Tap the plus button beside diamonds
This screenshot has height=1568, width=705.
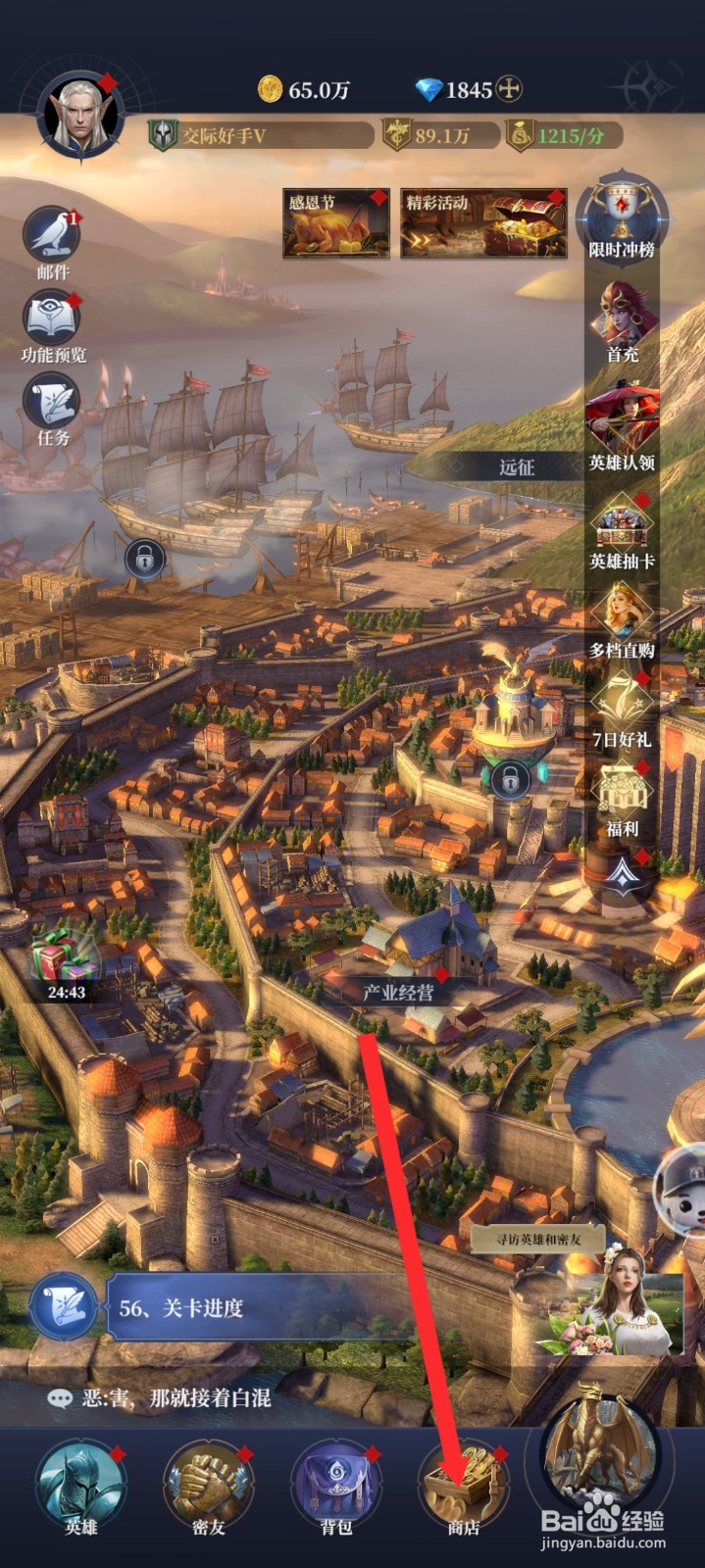508,90
